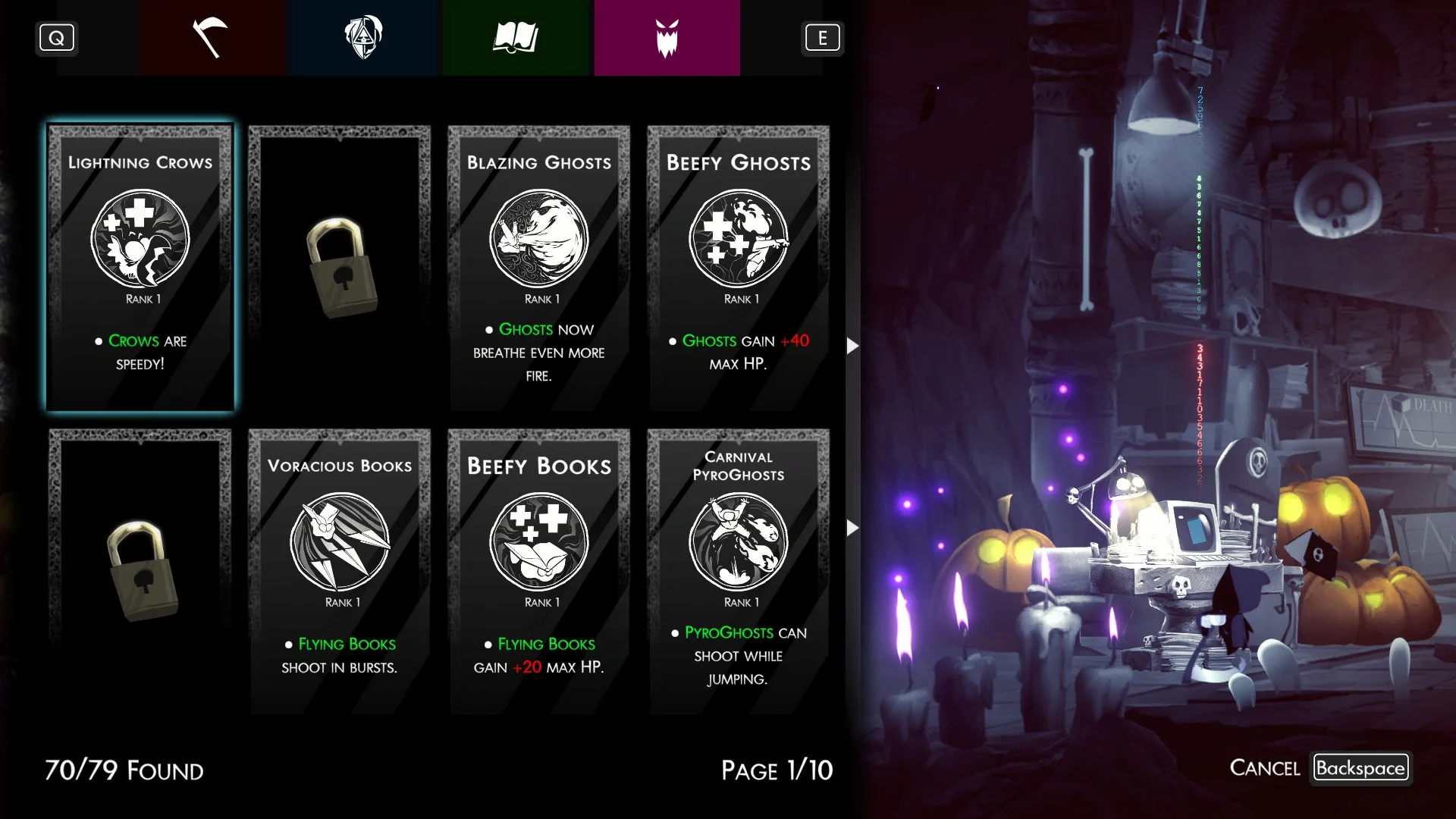Viewport: 1456px width, 819px height.
Task: Switch to the scythe weapons tab
Action: (212, 38)
